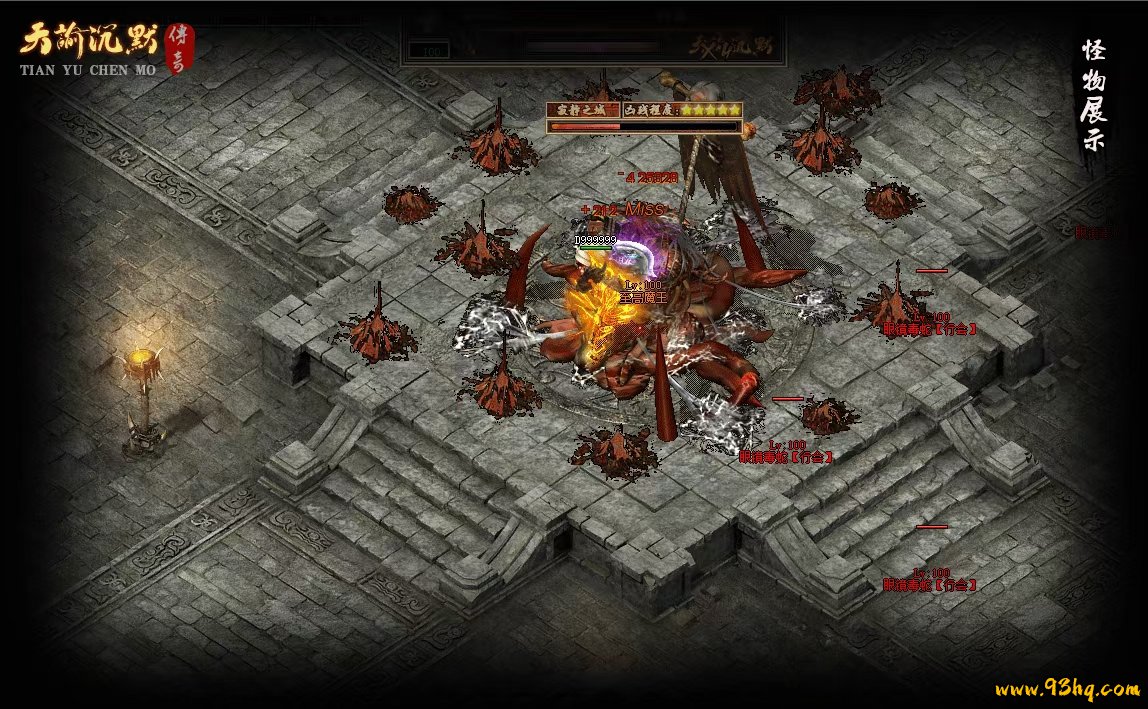Select the 安静之城 location name plate

(x=582, y=110)
